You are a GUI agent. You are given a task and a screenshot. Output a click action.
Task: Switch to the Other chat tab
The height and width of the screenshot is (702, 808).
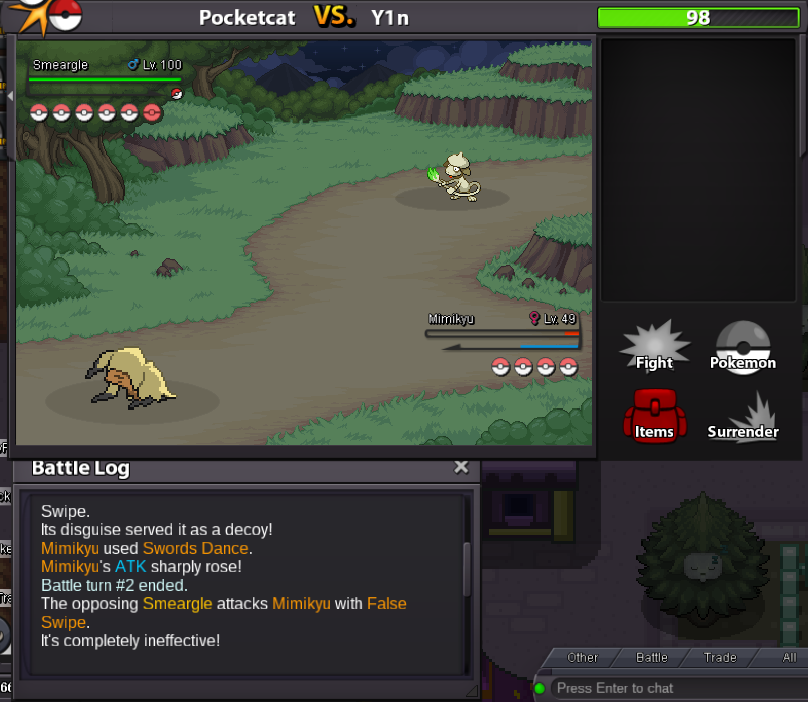tap(582, 657)
